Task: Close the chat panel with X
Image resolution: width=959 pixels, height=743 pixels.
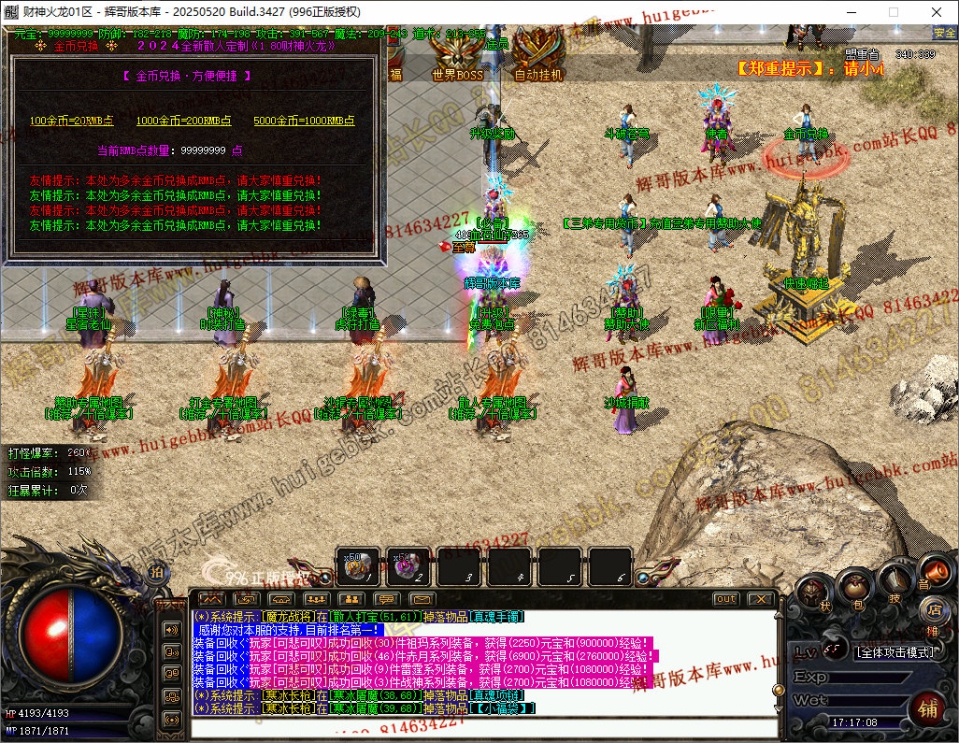Action: pyautogui.click(x=761, y=599)
